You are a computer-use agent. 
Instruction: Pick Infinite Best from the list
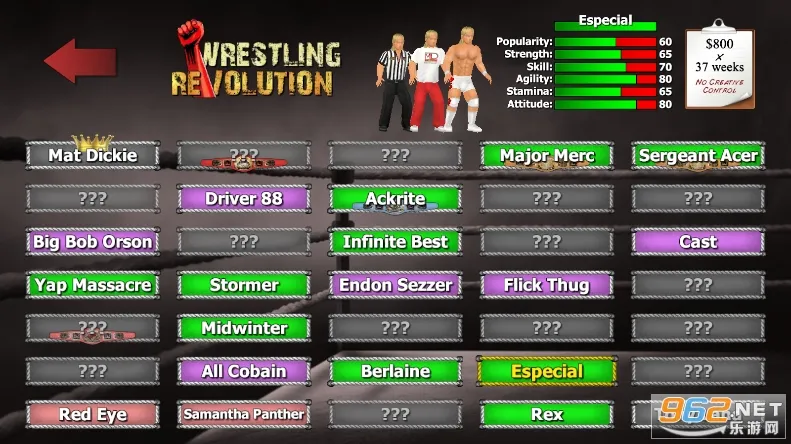point(395,242)
